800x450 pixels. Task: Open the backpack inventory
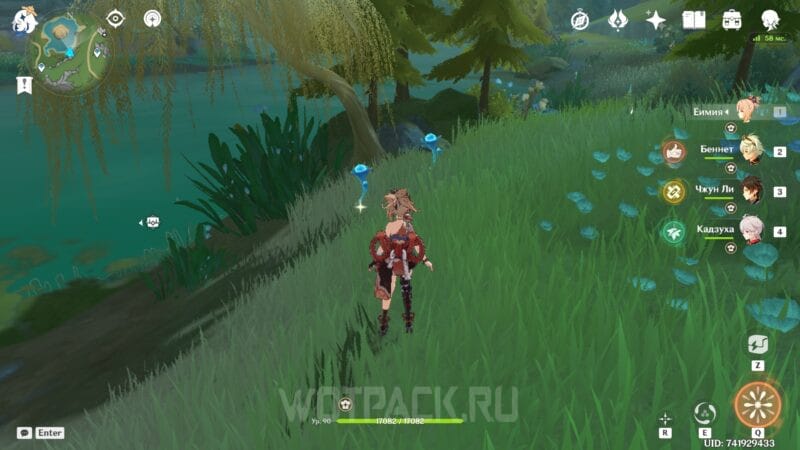point(732,20)
